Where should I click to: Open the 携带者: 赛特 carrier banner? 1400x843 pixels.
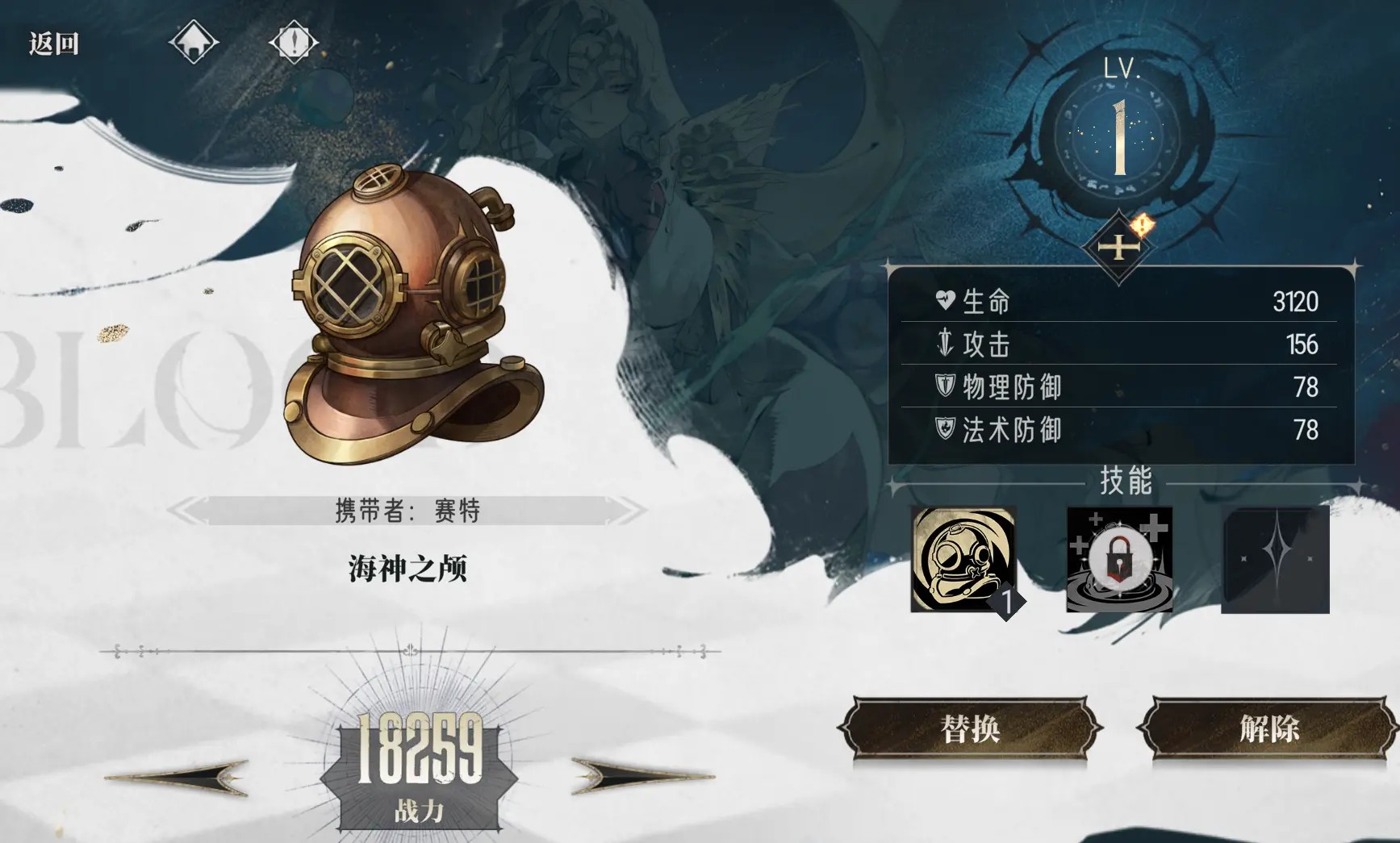(407, 511)
